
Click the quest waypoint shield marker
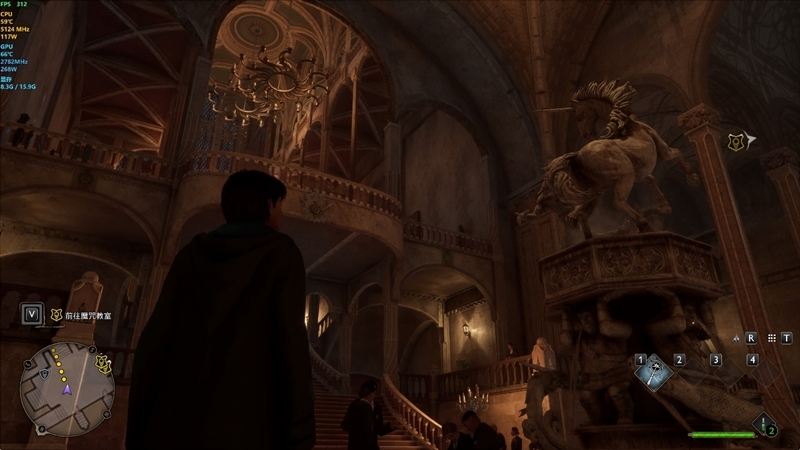click(736, 142)
